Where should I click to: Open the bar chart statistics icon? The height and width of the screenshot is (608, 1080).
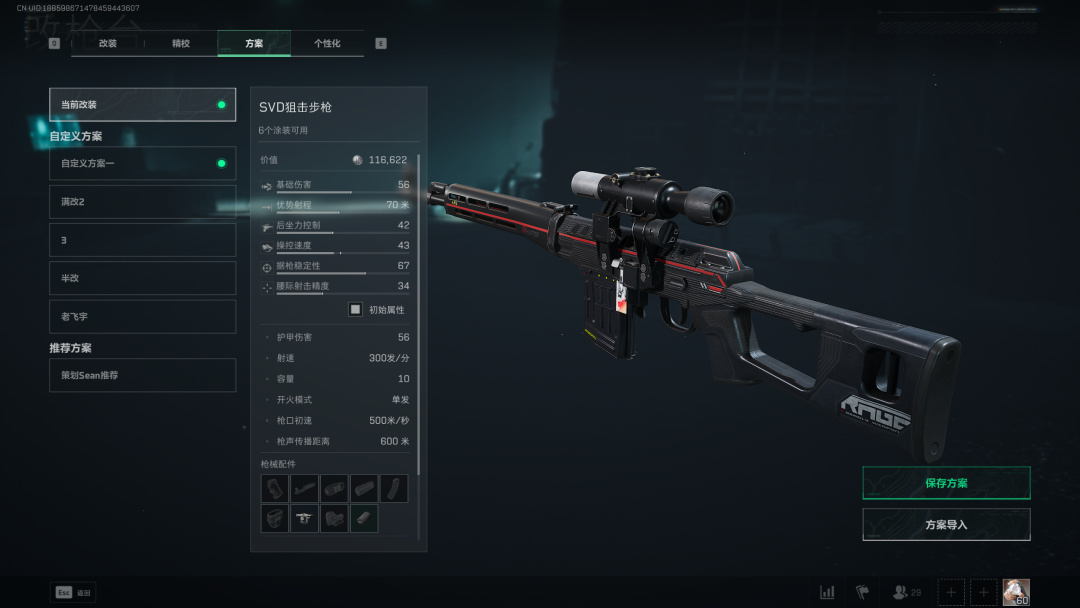pyautogui.click(x=827, y=592)
